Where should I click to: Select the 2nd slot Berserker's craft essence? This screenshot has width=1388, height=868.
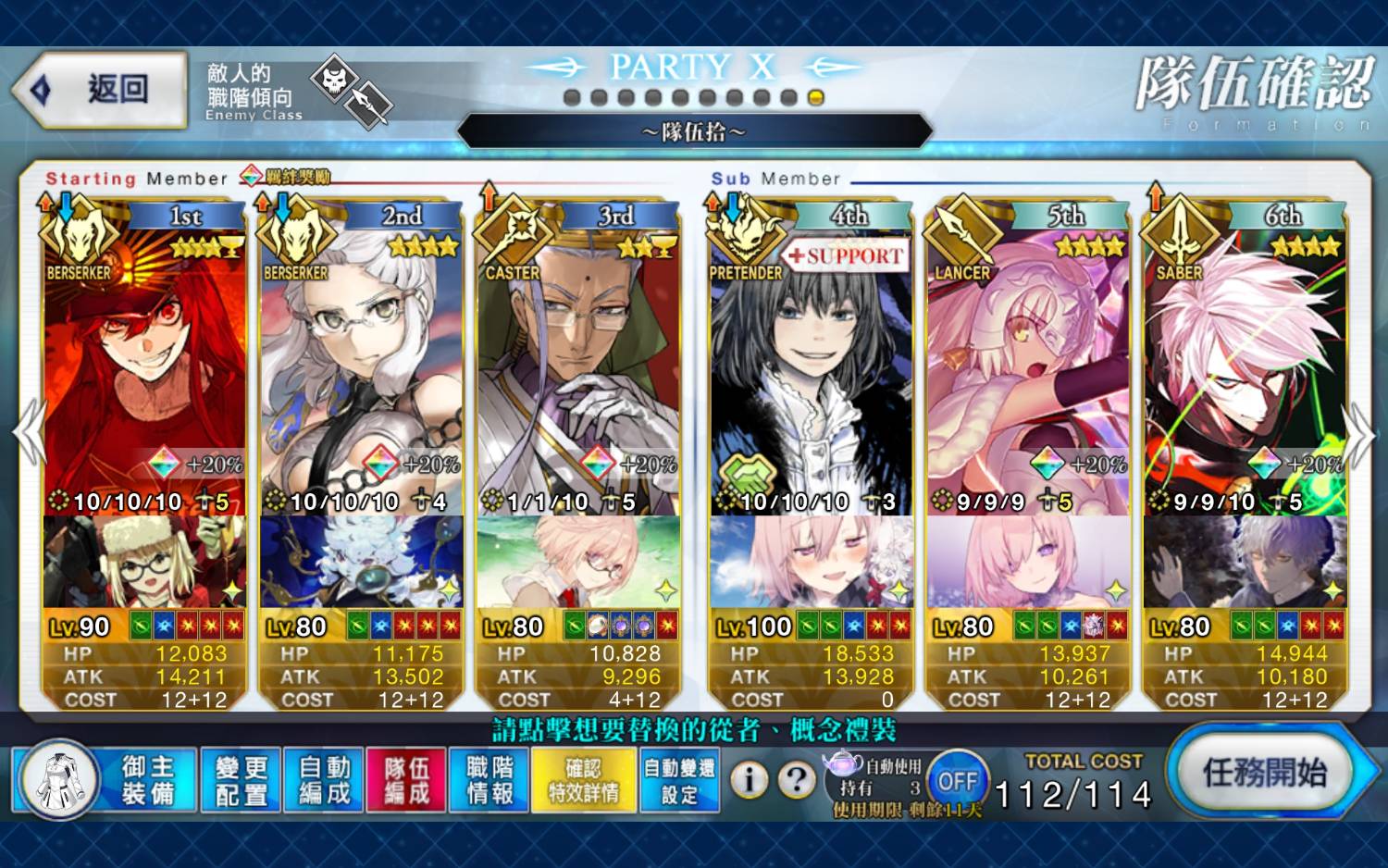coord(361,562)
